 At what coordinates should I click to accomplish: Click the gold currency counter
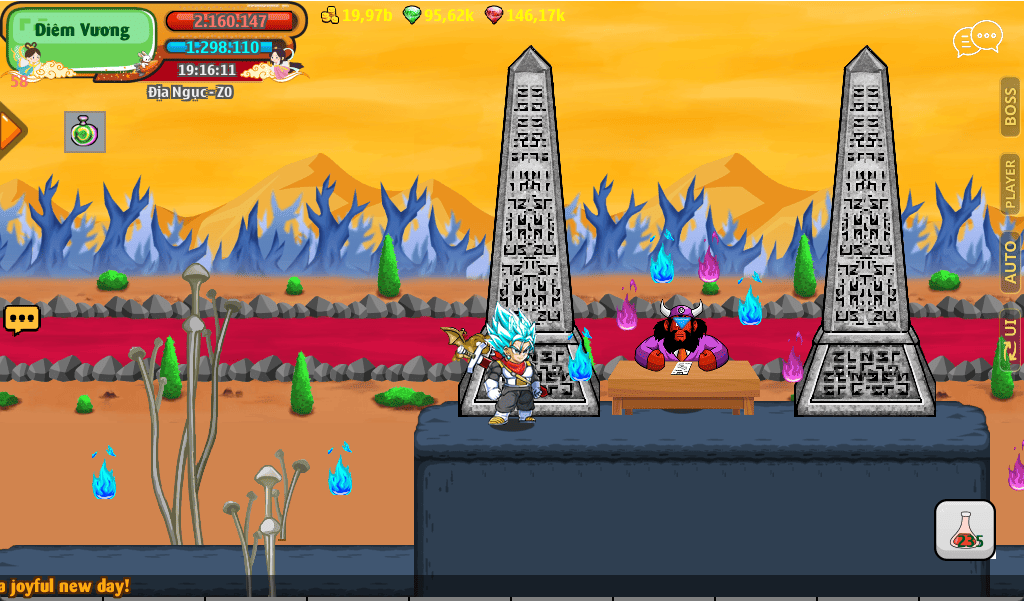(x=357, y=15)
